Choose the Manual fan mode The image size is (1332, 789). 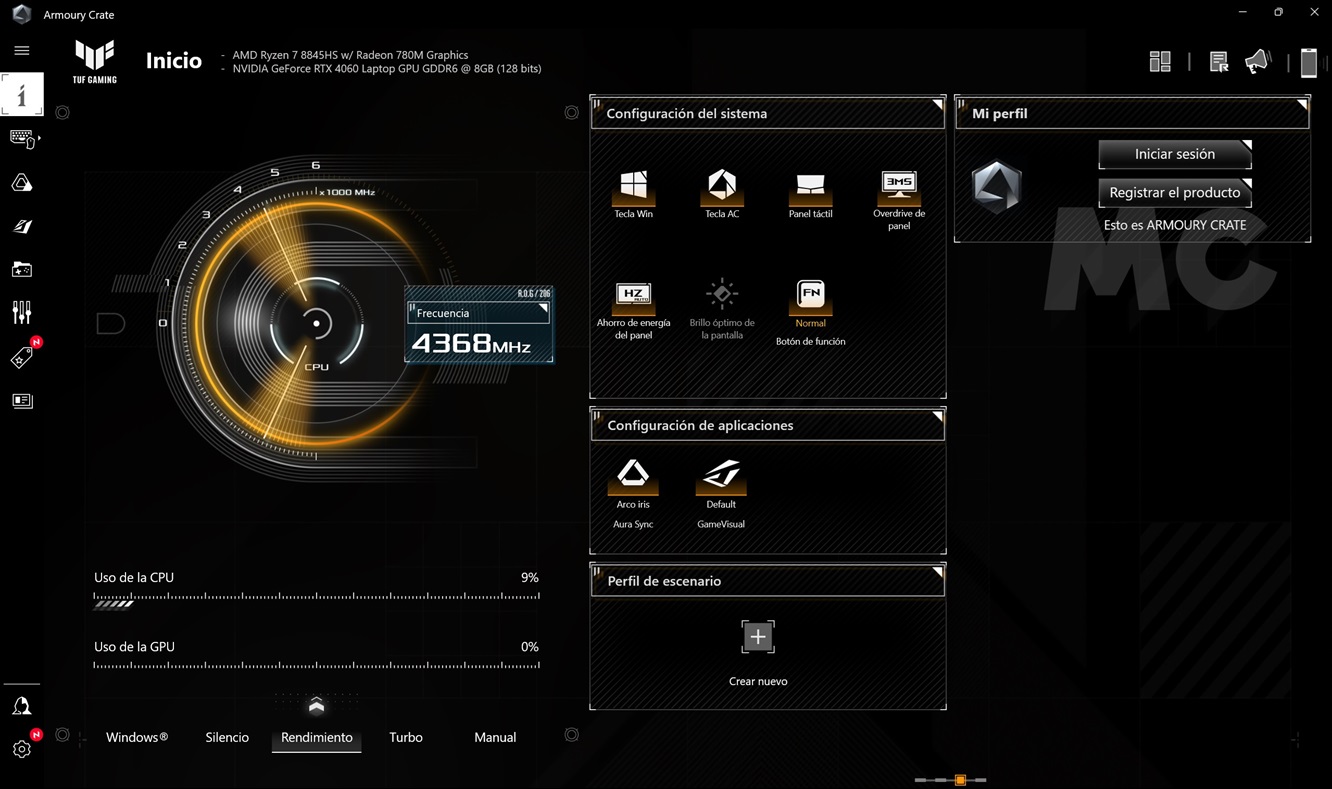(495, 737)
